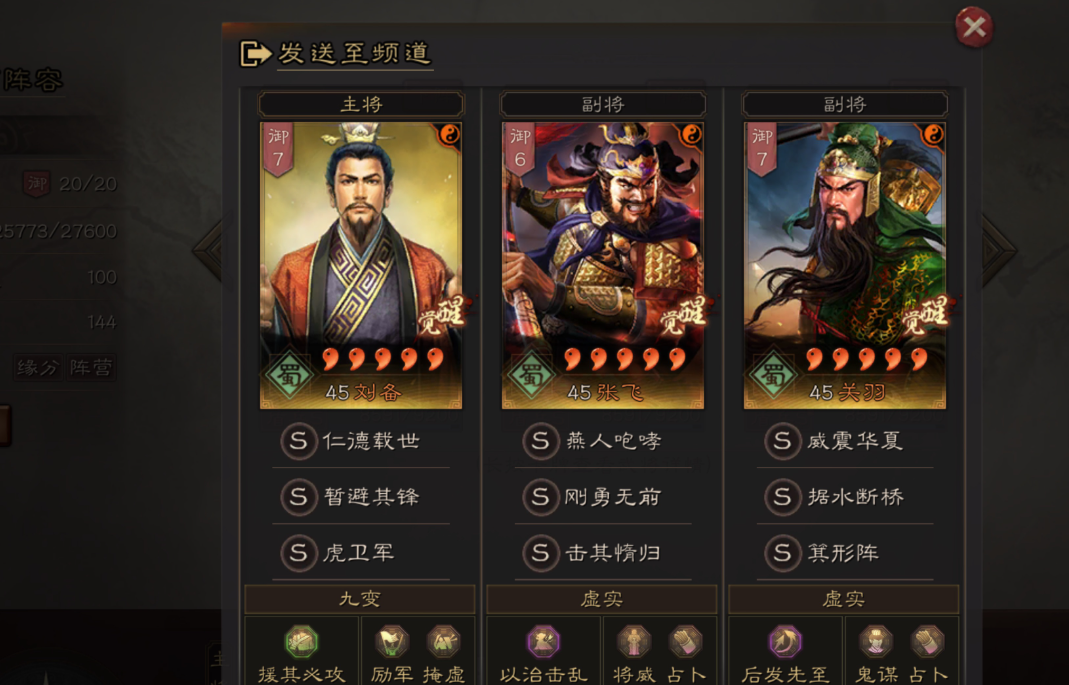Click the 援其必攻 tactic icon
This screenshot has width=1069, height=685.
(301, 643)
